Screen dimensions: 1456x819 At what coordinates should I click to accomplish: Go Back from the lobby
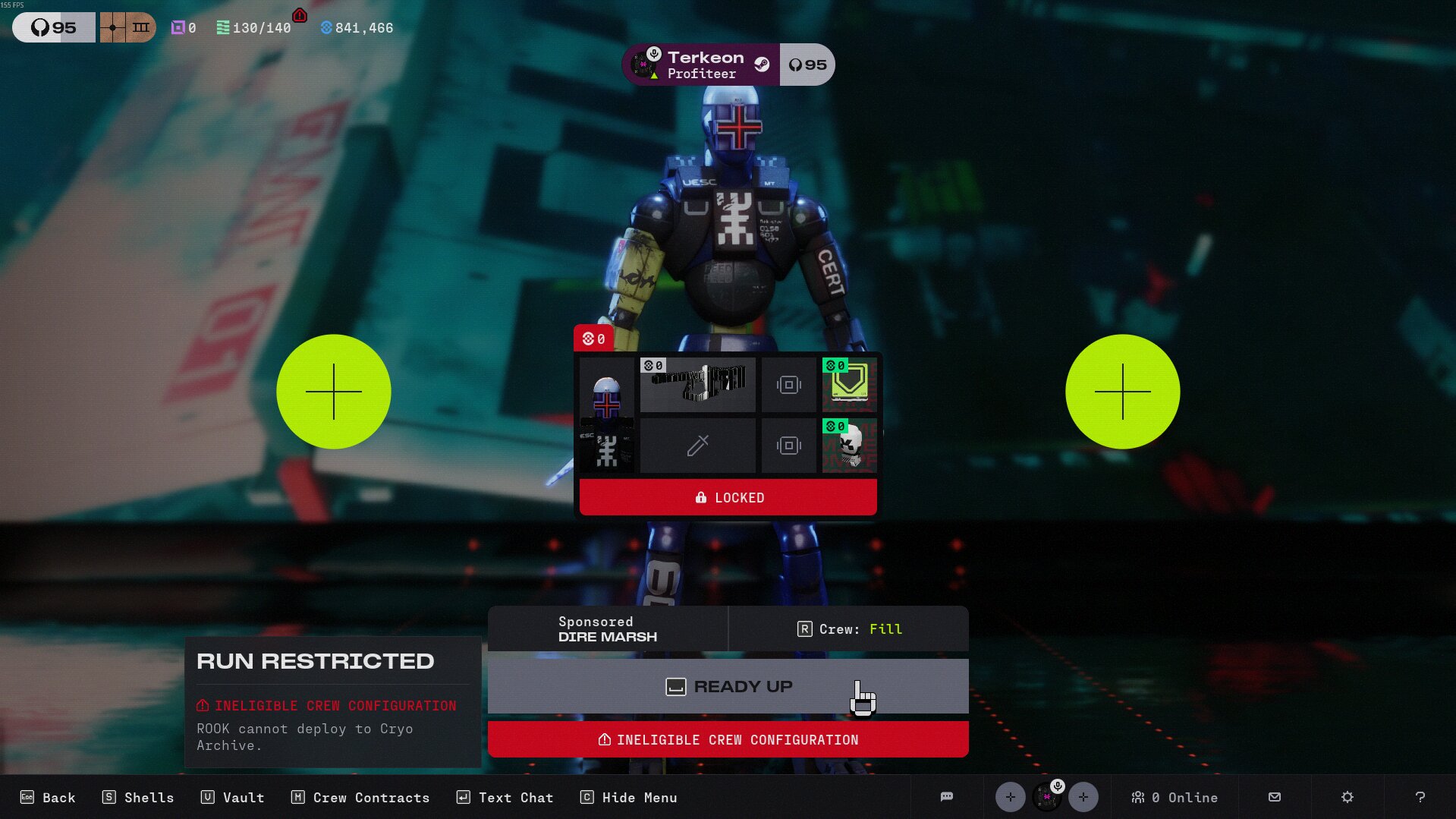click(x=48, y=798)
